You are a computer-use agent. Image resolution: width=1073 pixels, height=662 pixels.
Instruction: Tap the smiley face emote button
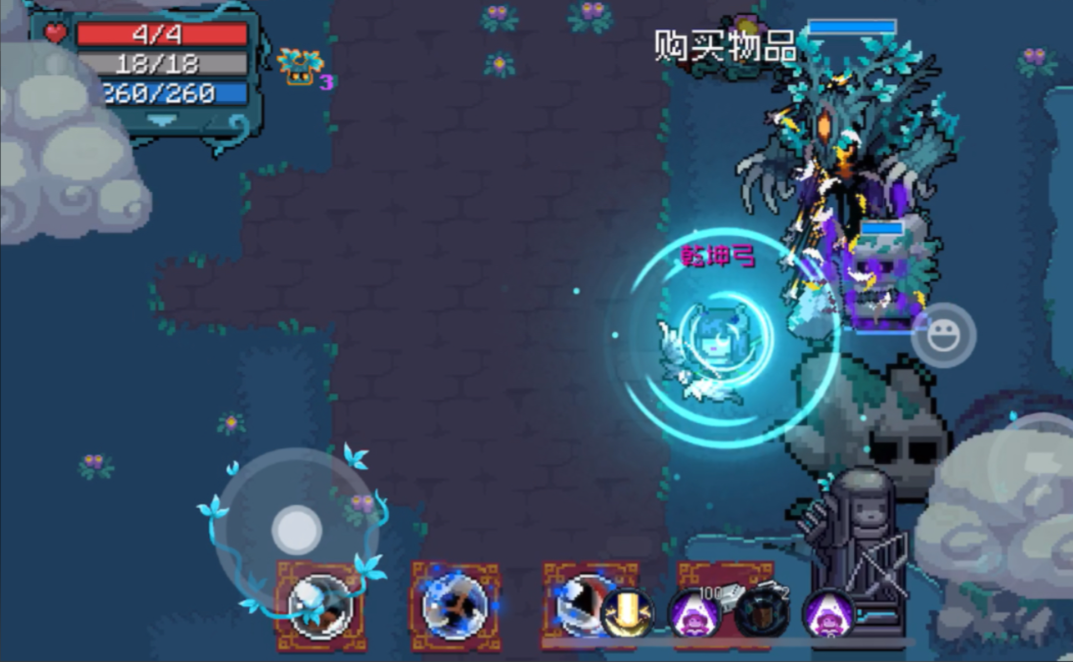[943, 337]
